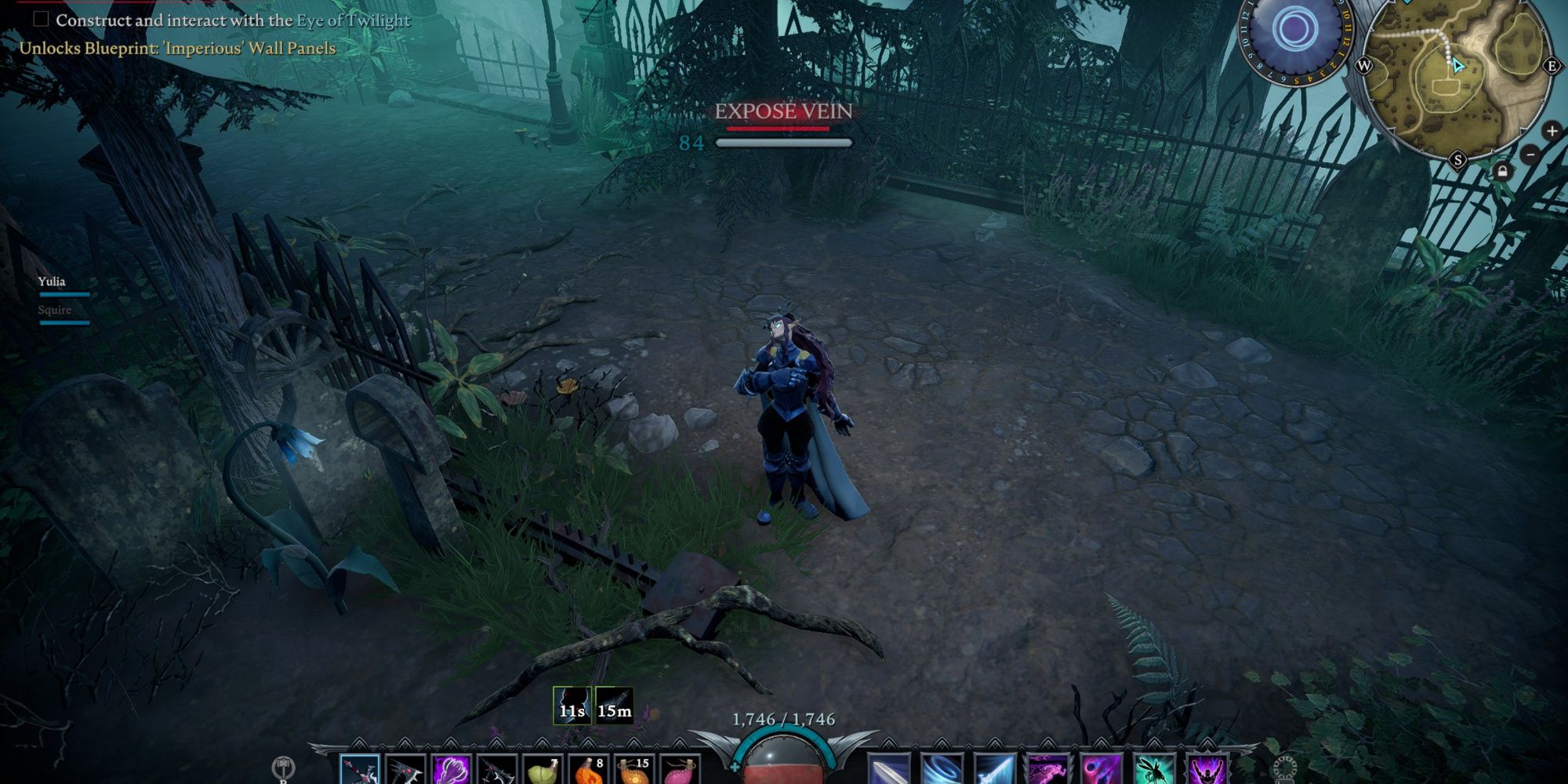The height and width of the screenshot is (784, 1568).
Task: Click the minimap zoom-in plus control
Action: click(1552, 131)
